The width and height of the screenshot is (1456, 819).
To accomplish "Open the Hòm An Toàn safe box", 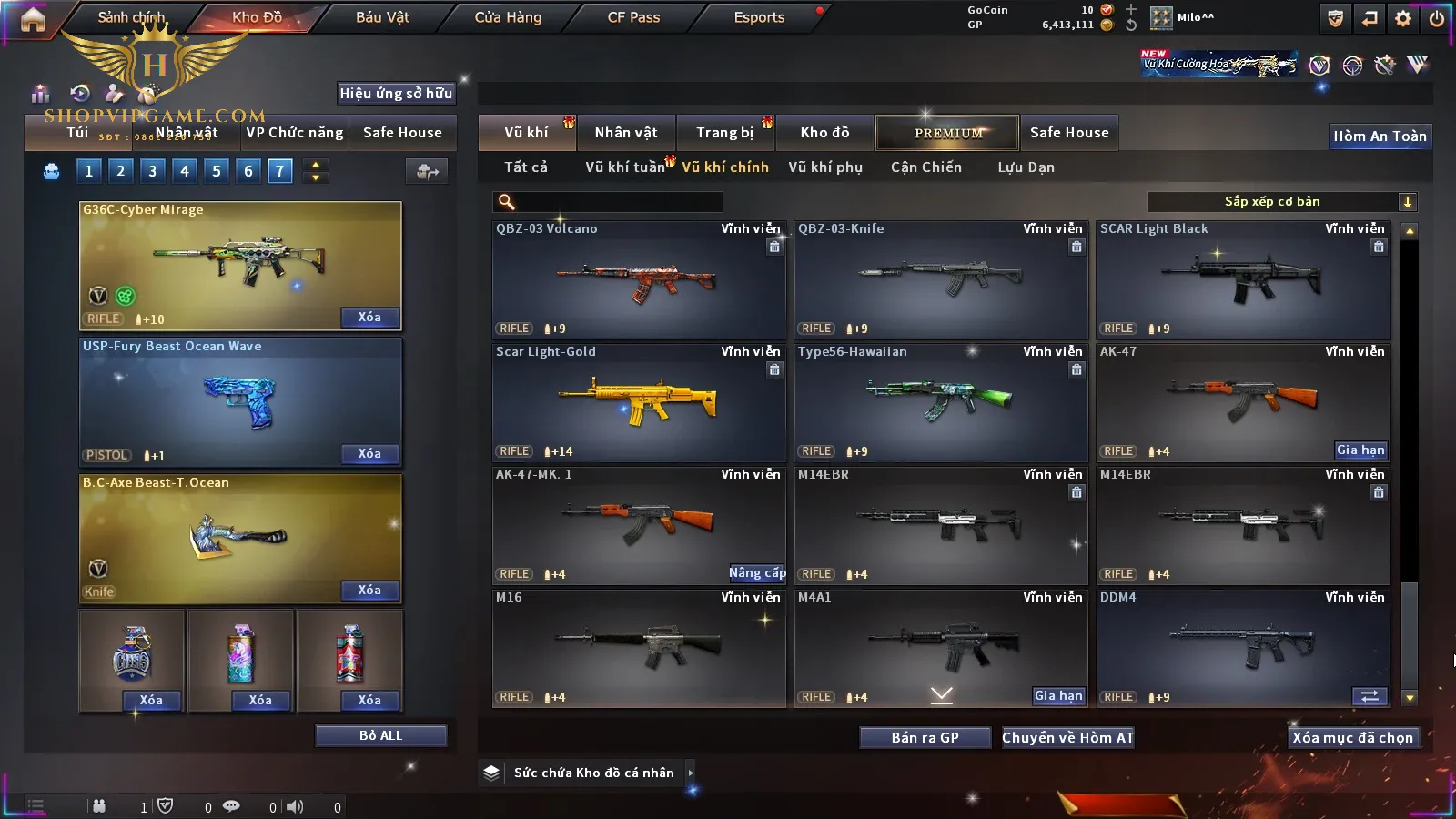I will point(1380,136).
